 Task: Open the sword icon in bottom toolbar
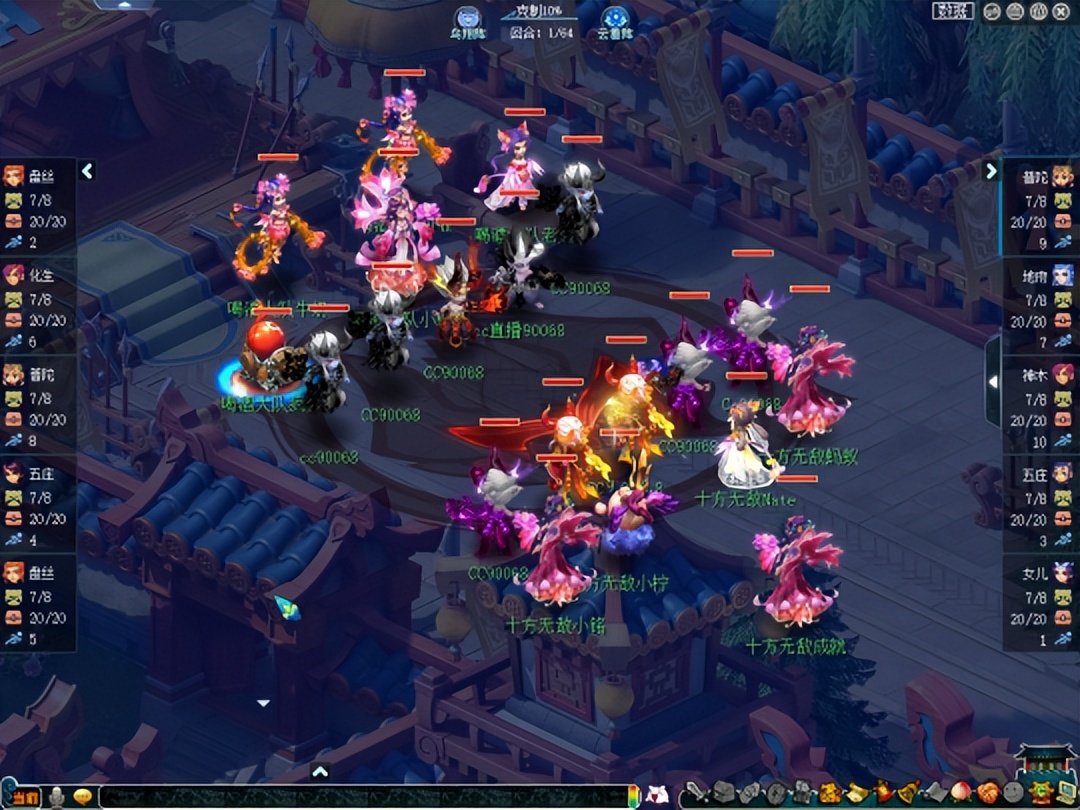point(697,793)
